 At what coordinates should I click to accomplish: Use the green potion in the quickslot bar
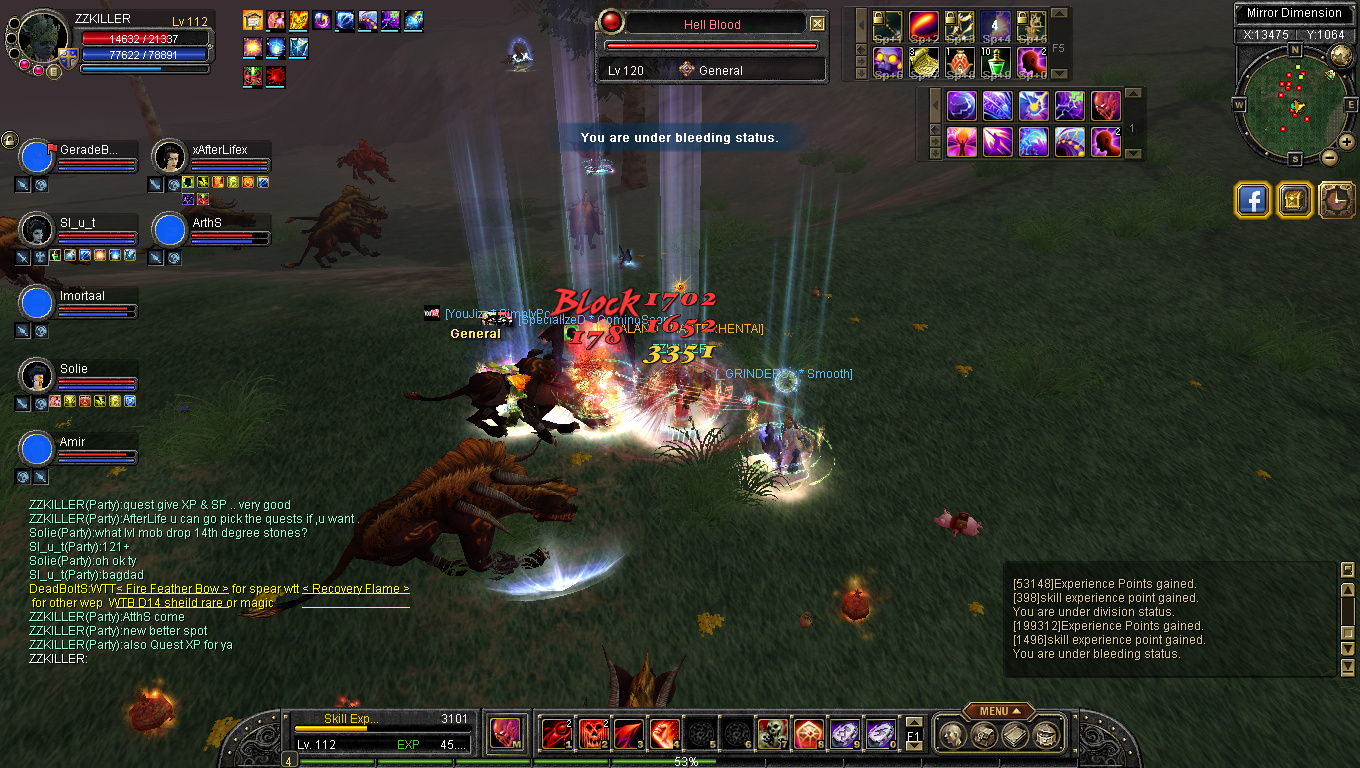(996, 62)
